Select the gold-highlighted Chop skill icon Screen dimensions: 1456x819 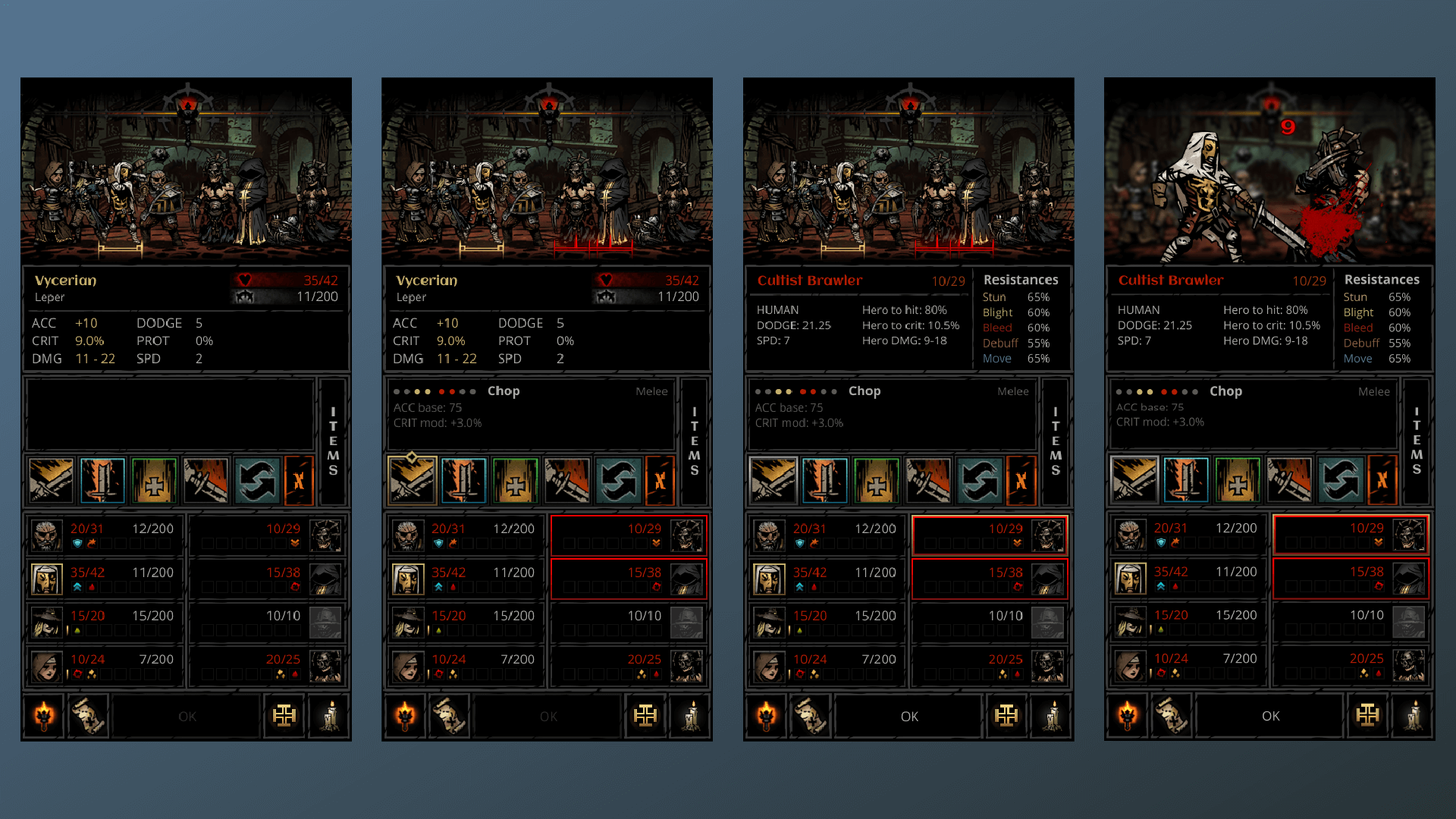pos(412,481)
